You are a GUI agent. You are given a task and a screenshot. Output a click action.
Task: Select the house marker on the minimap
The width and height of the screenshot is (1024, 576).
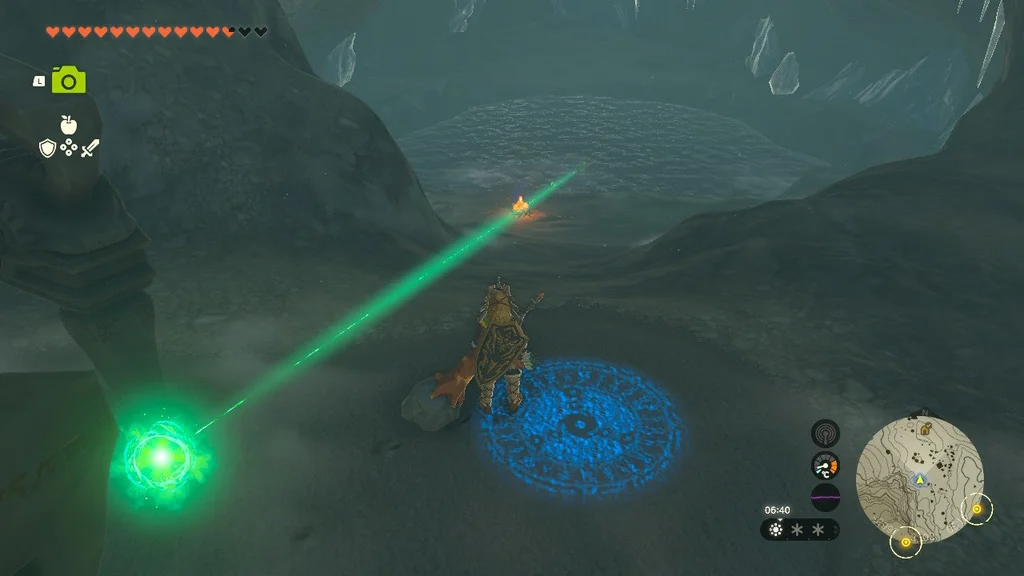[x=926, y=427]
